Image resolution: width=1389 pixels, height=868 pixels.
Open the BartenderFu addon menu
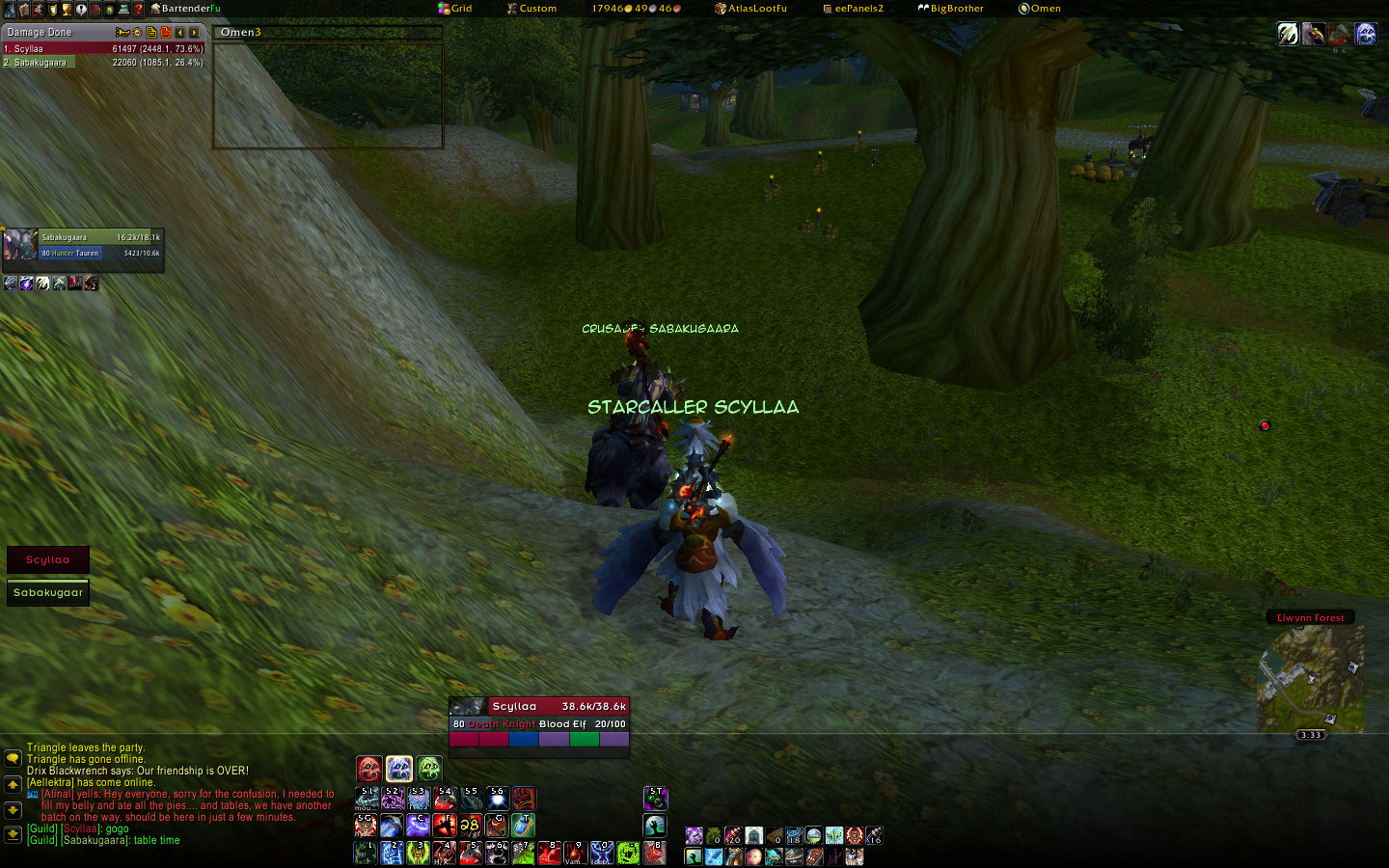(x=185, y=9)
